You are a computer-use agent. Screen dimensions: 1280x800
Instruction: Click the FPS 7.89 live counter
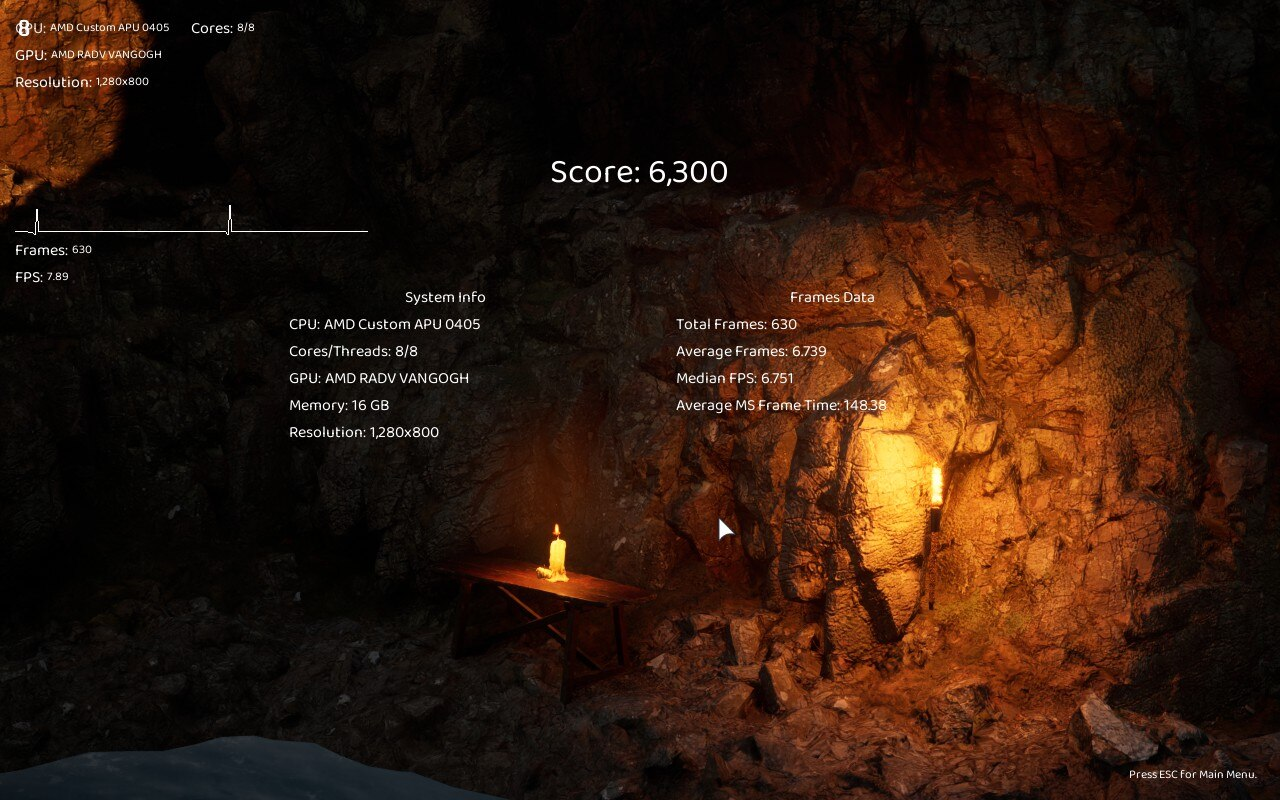tap(40, 277)
